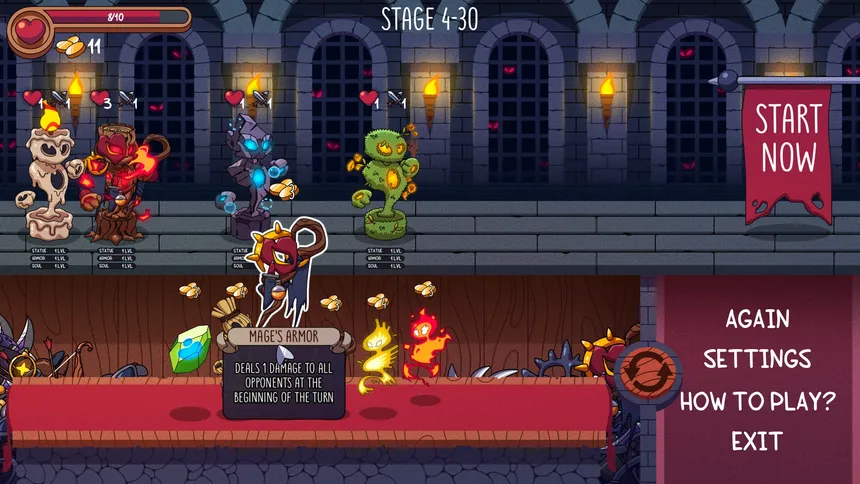860x484 pixels.
Task: Open the Settings menu
Action: tap(757, 359)
